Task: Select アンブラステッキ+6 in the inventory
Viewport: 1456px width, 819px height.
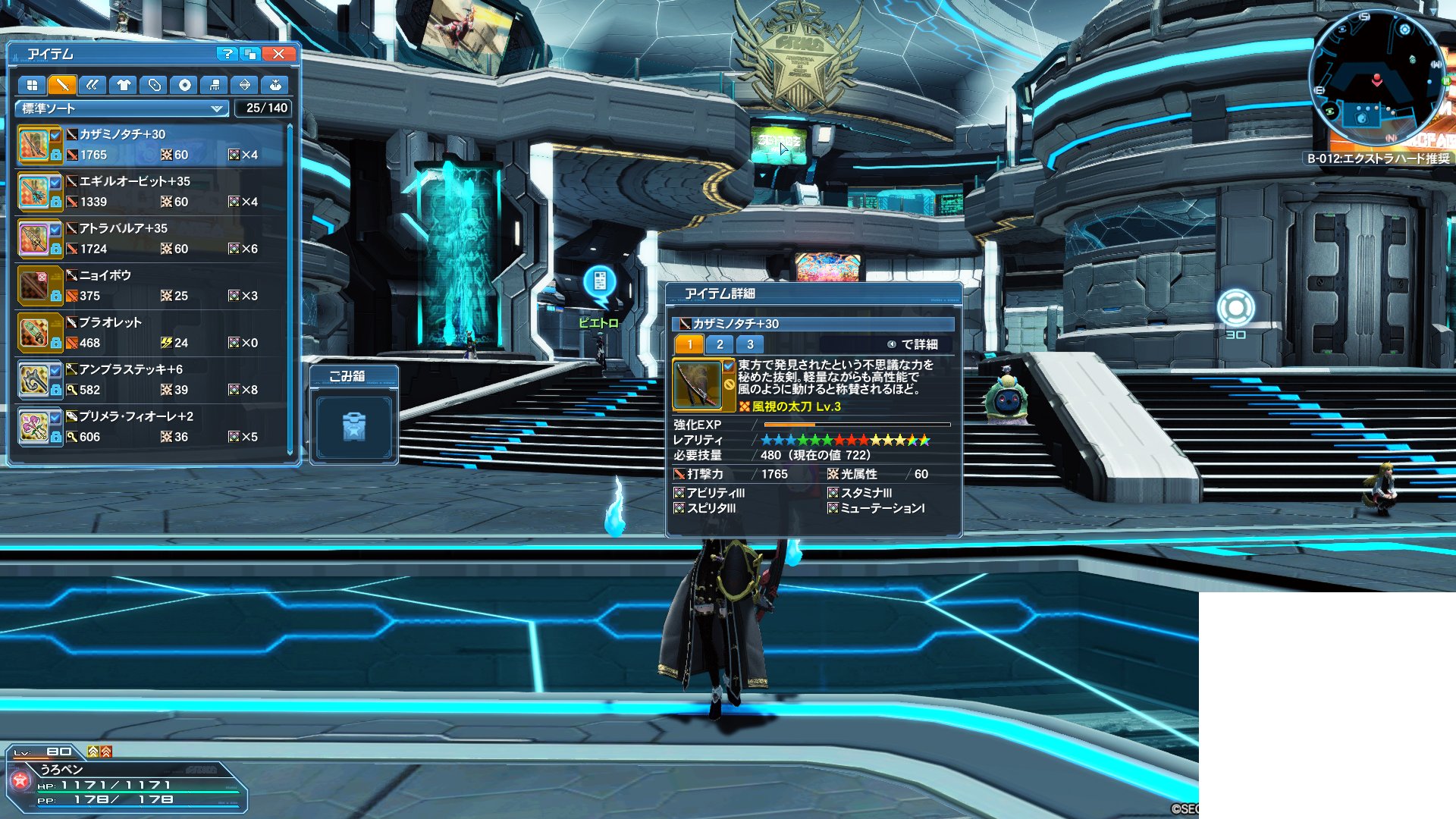Action: (x=152, y=380)
